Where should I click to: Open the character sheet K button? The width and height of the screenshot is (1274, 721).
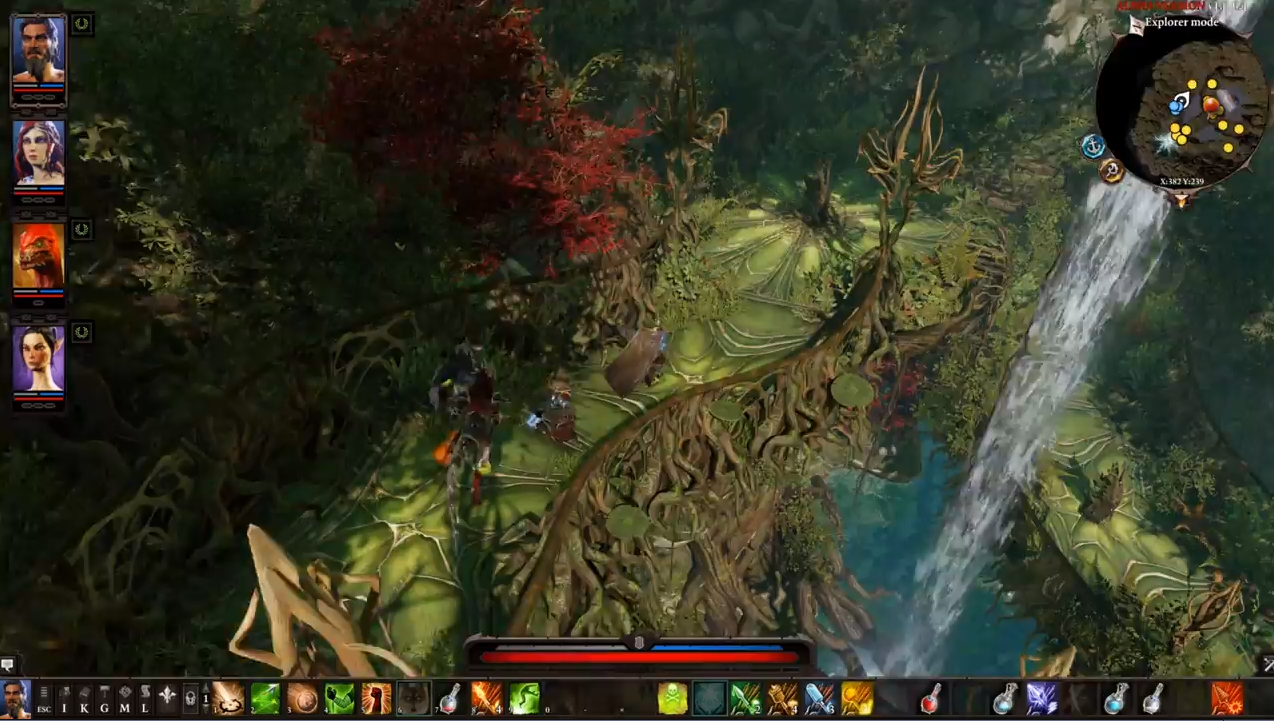coord(85,697)
